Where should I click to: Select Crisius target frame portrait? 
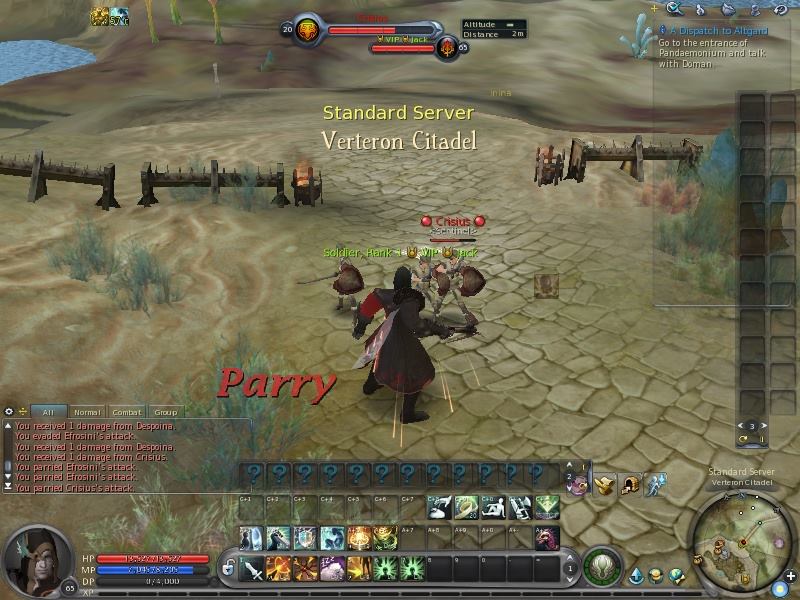(306, 29)
